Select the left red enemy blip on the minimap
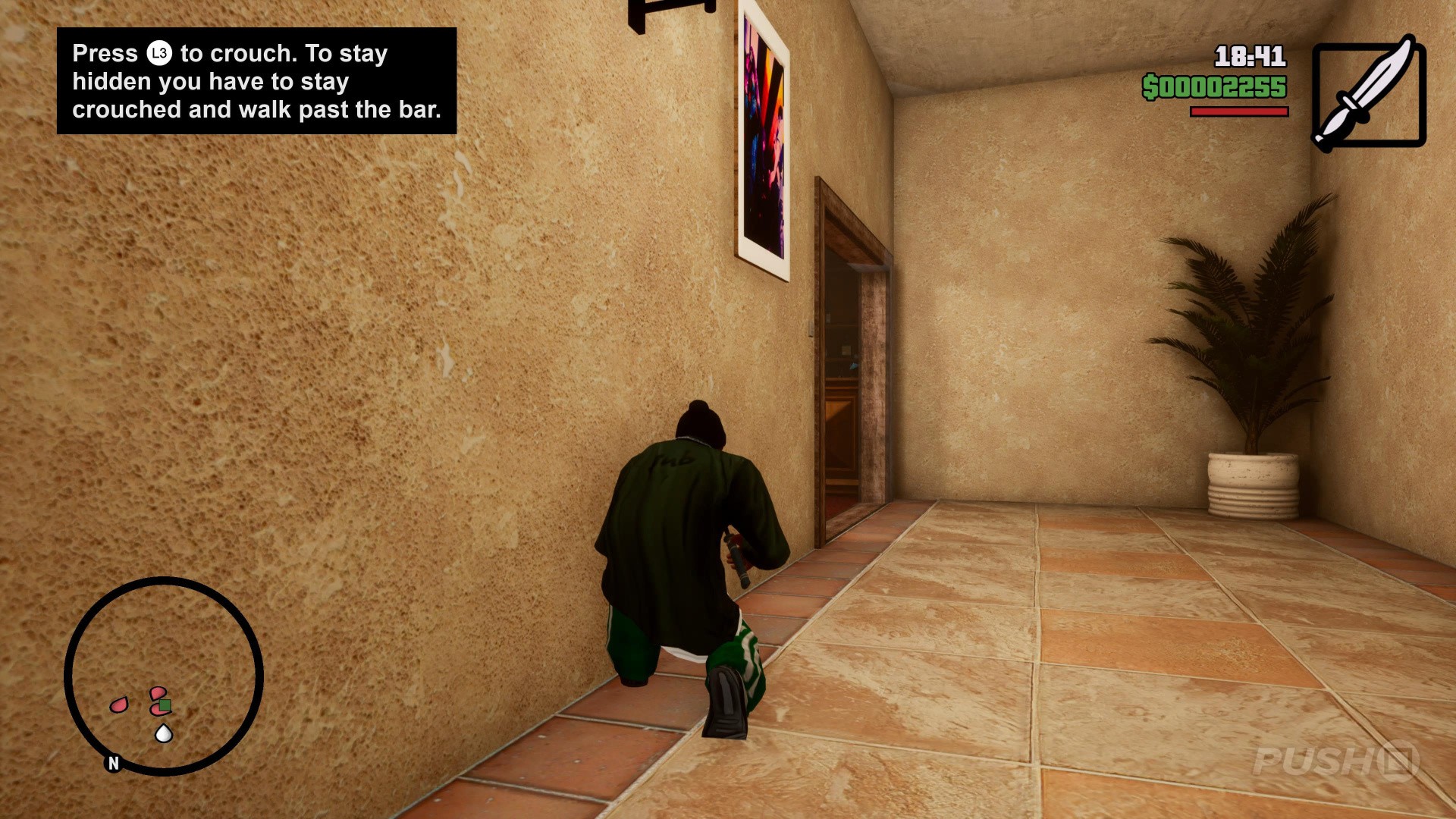This screenshot has width=1456, height=819. click(x=119, y=704)
